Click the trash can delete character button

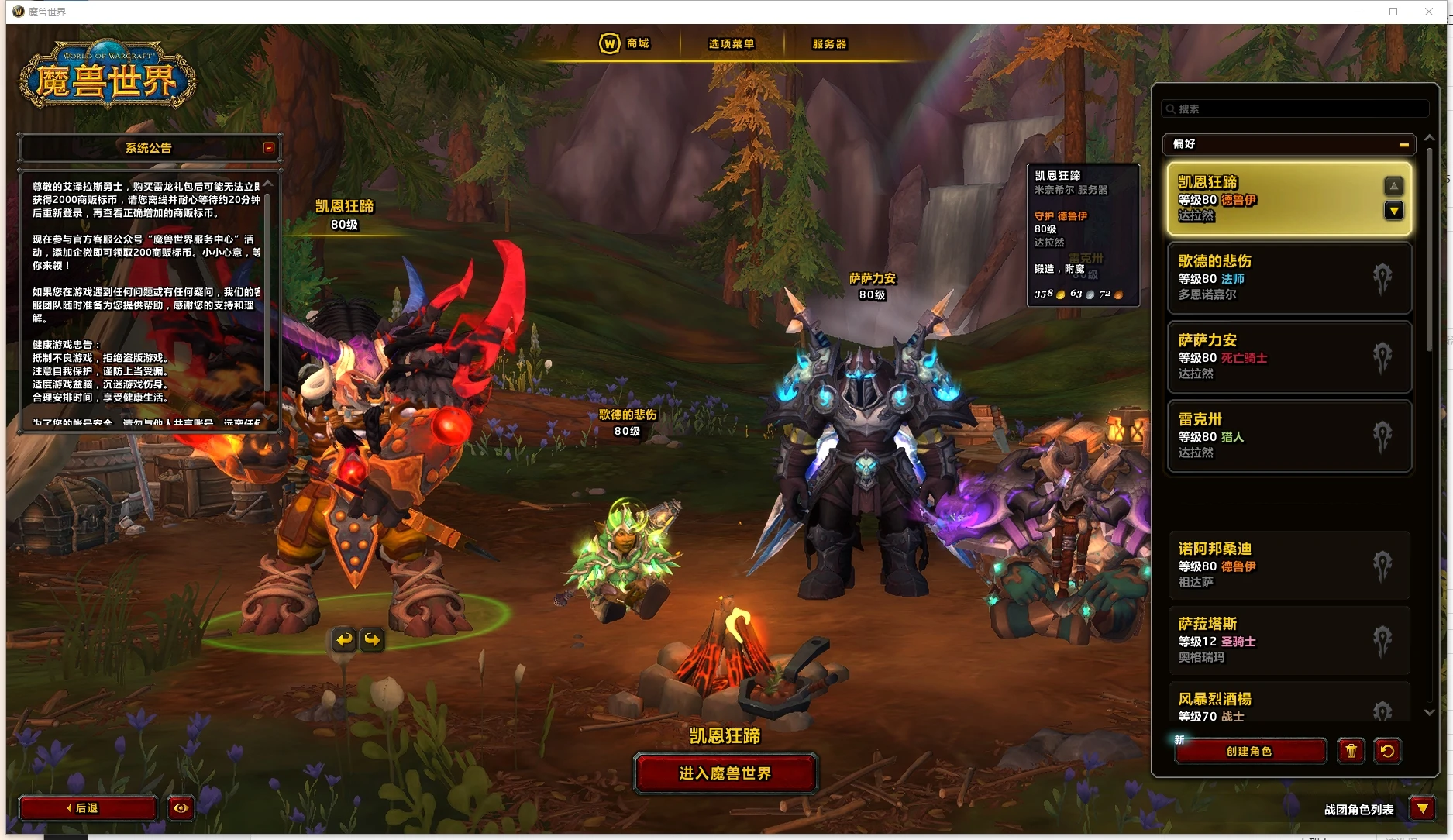[x=1351, y=751]
